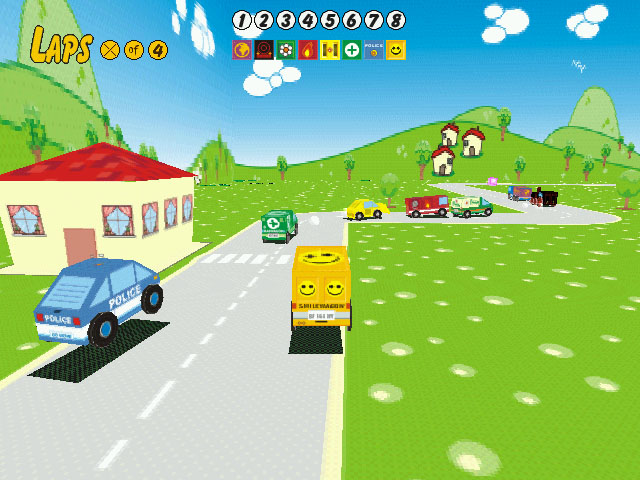
Task: Select the yellow and red striped racer icon
Action: click(330, 50)
